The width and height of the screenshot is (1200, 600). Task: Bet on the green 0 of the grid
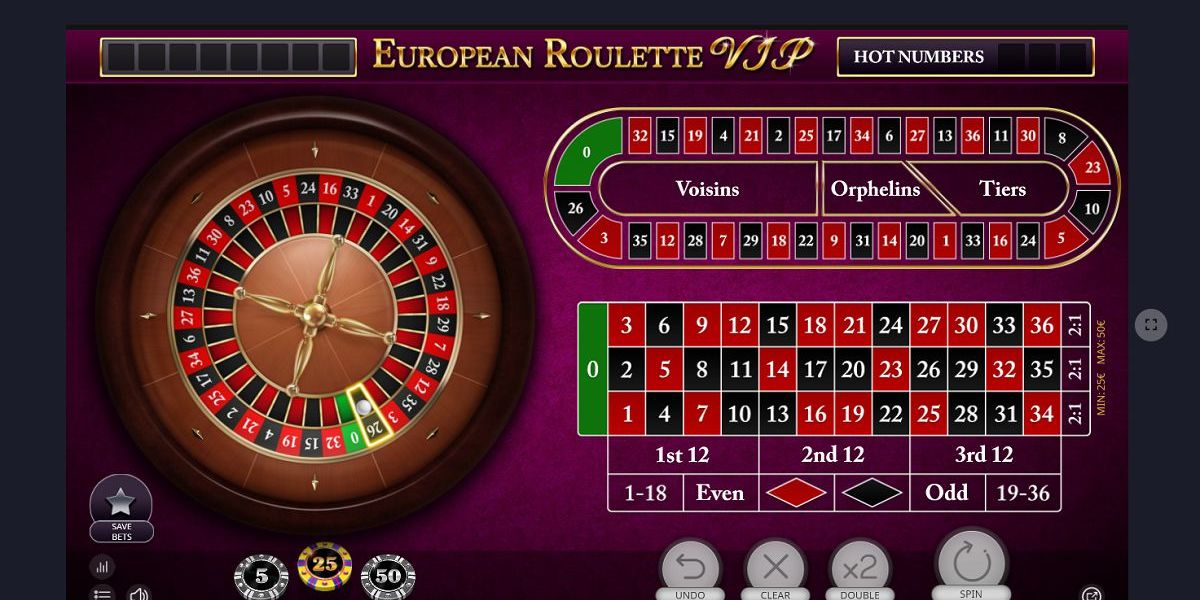[x=592, y=369]
